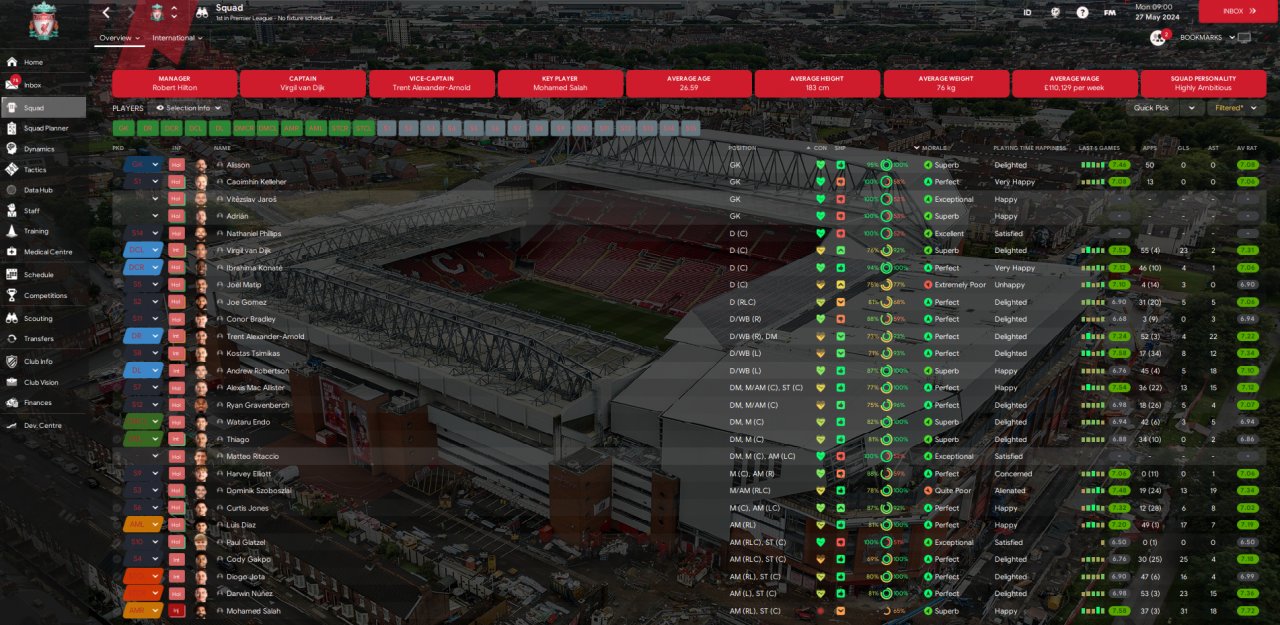Open the Scouting menu
This screenshot has width=1280, height=625.
tap(38, 318)
